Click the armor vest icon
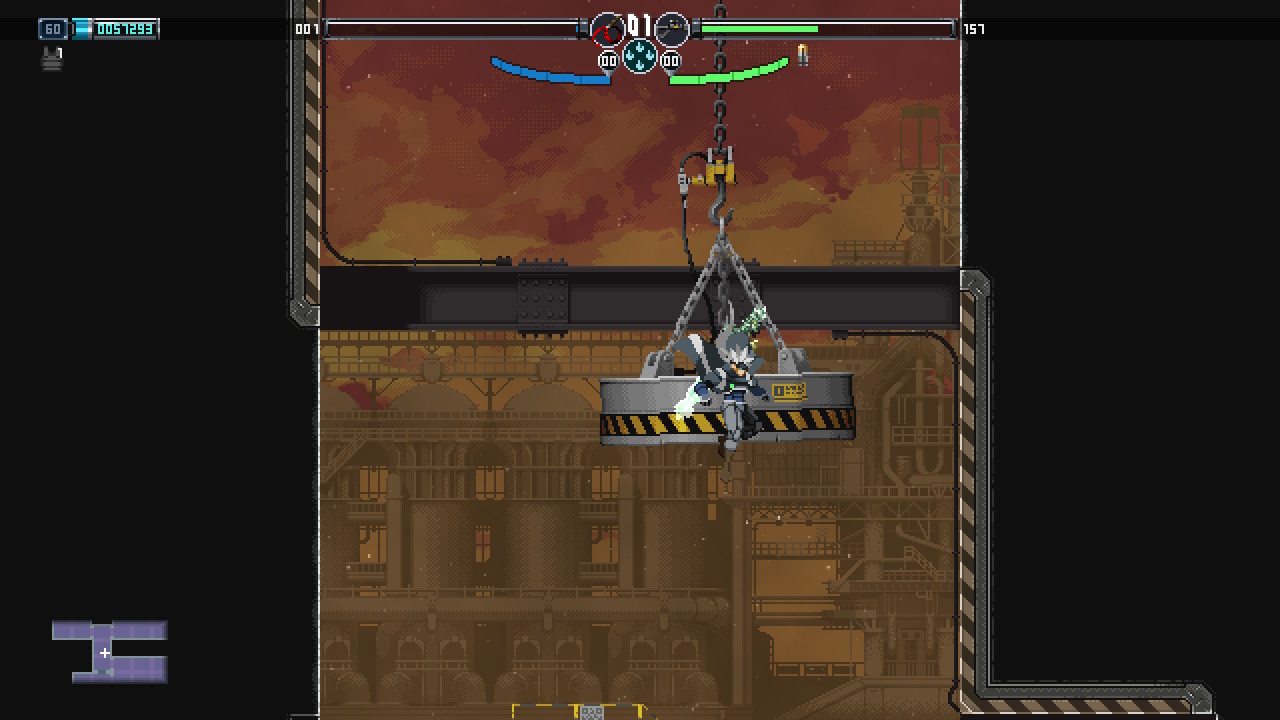Image resolution: width=1280 pixels, height=720 pixels. point(52,59)
